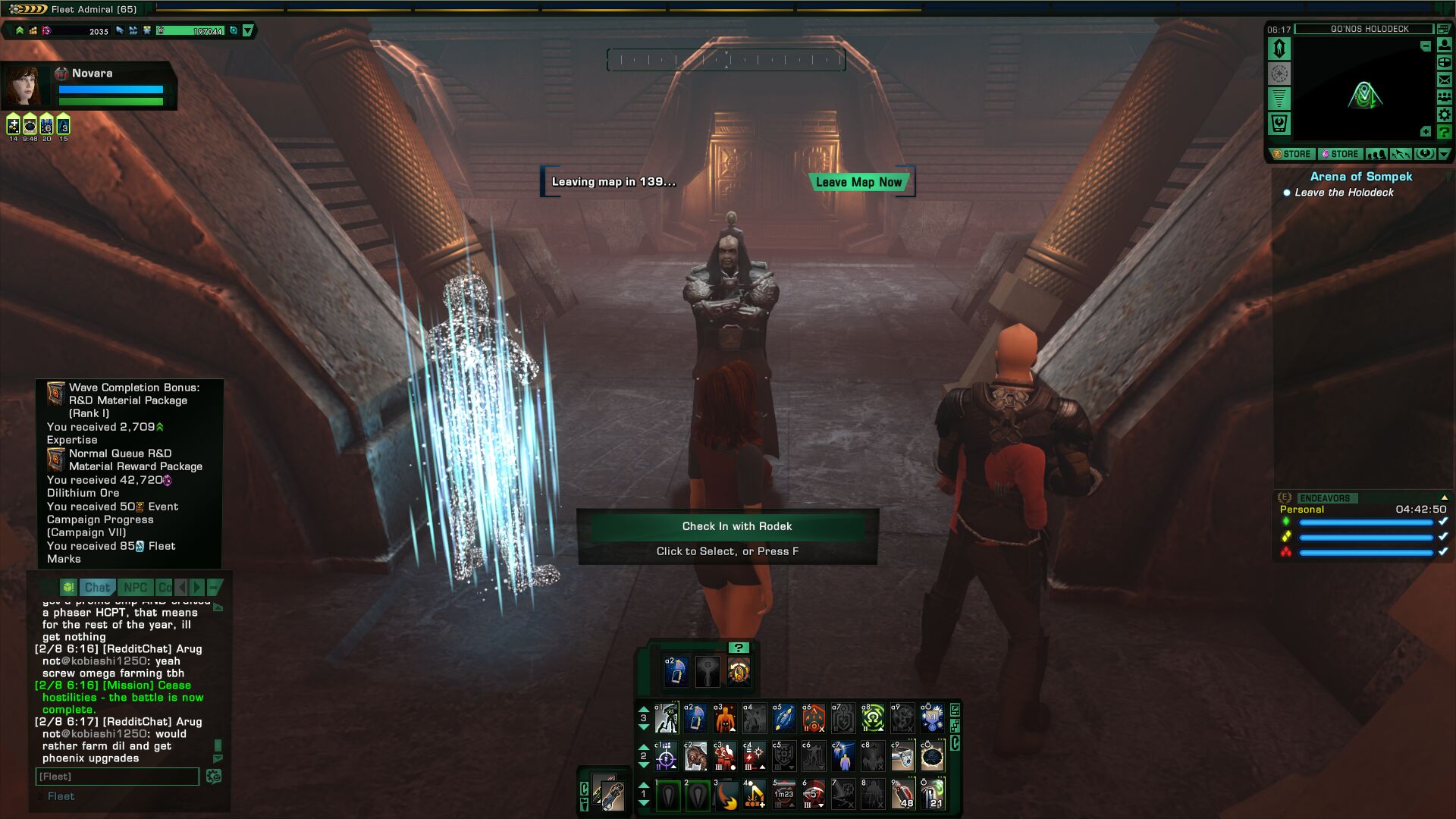
Task: Open the settings gear beside minimap
Action: coord(1445,115)
